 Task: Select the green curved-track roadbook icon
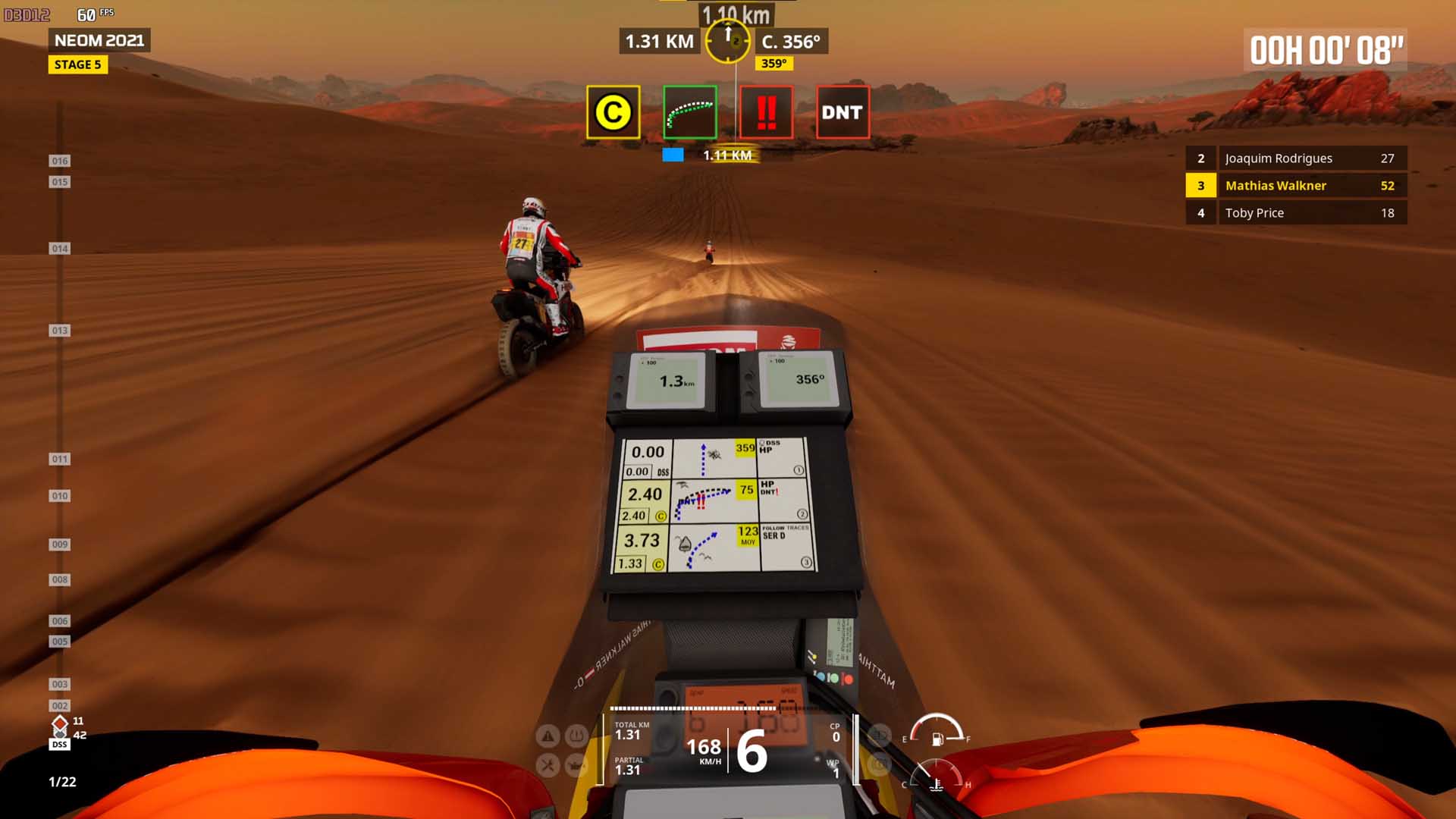point(689,112)
